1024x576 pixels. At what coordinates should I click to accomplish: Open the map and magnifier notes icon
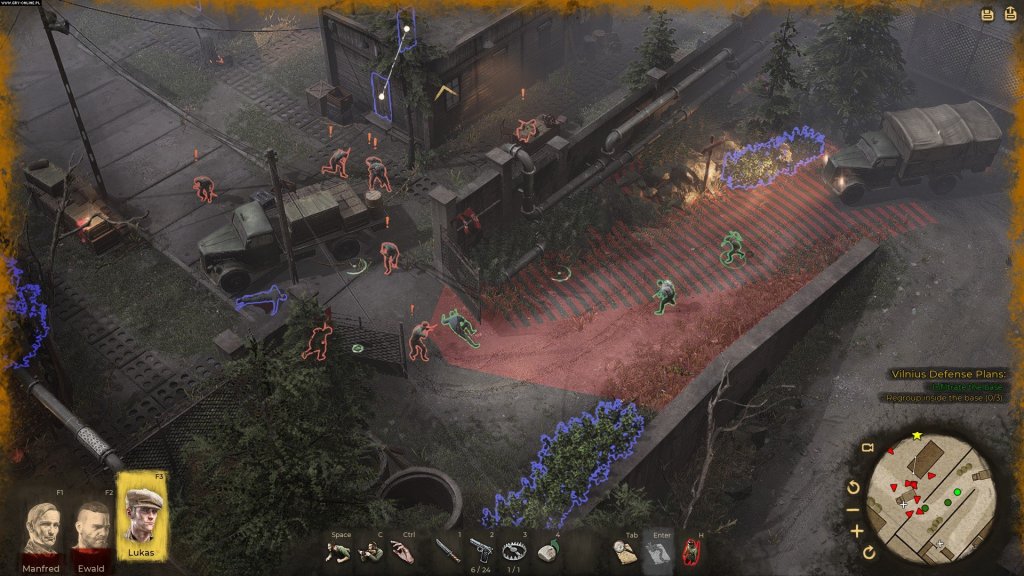pos(625,552)
